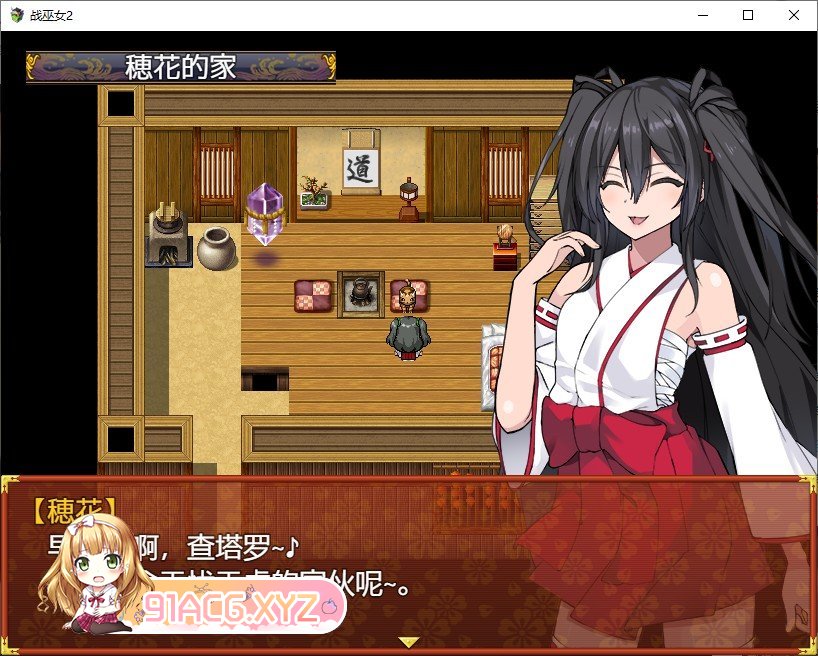The height and width of the screenshot is (656, 818).
Task: Minimize the game window
Action: pyautogui.click(x=701, y=15)
